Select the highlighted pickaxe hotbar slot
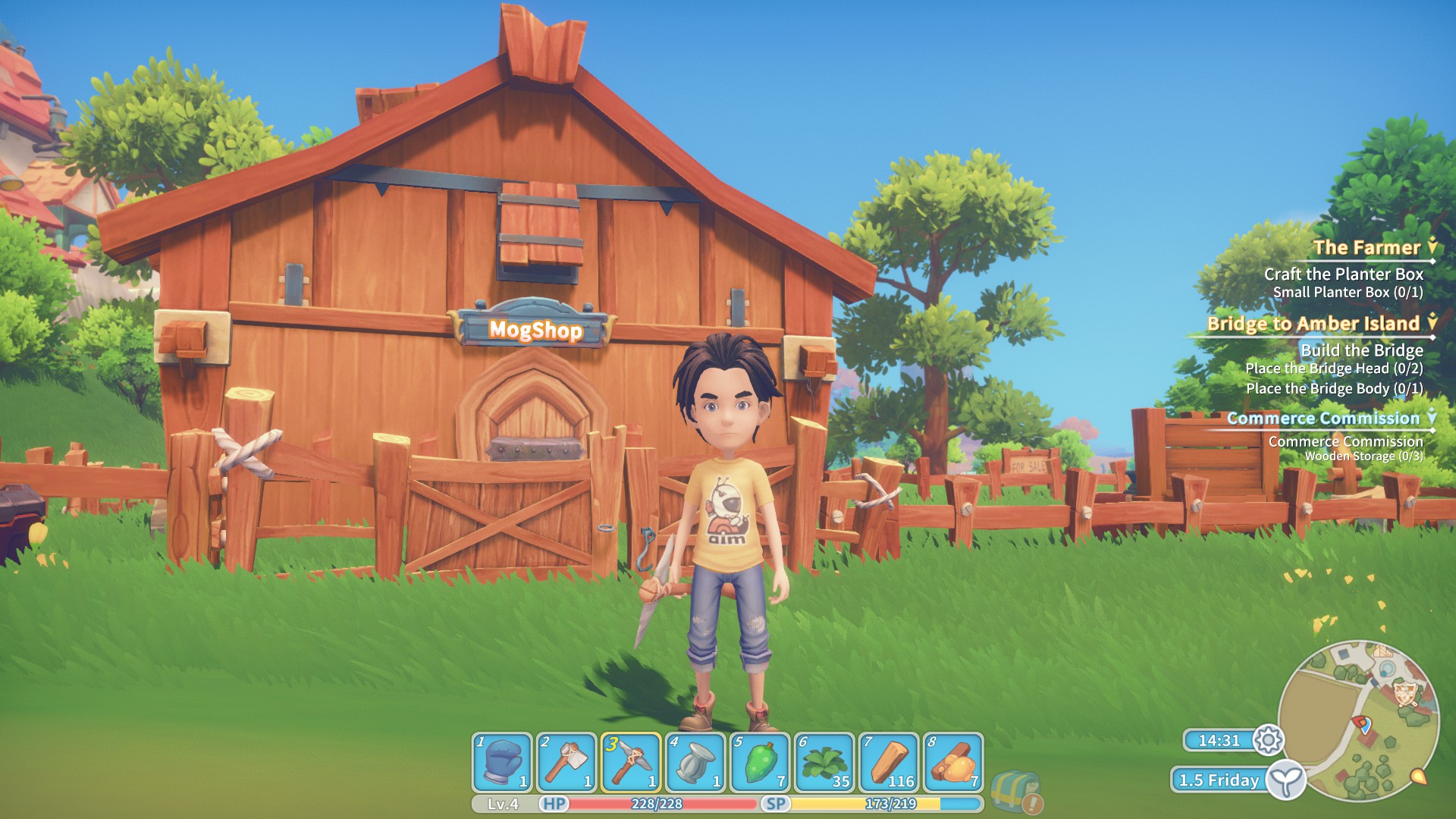The height and width of the screenshot is (819, 1456). tap(631, 762)
